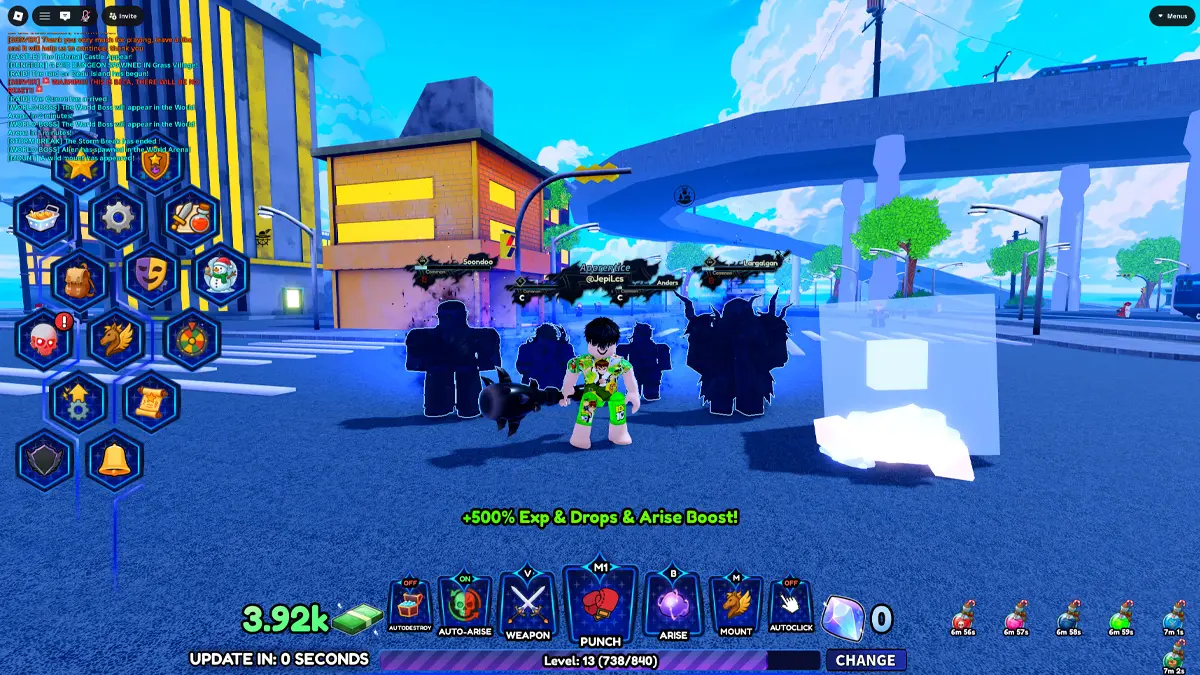Toggle the Autodestroy chest button
Screen dimensions: 1200x675
[410, 607]
